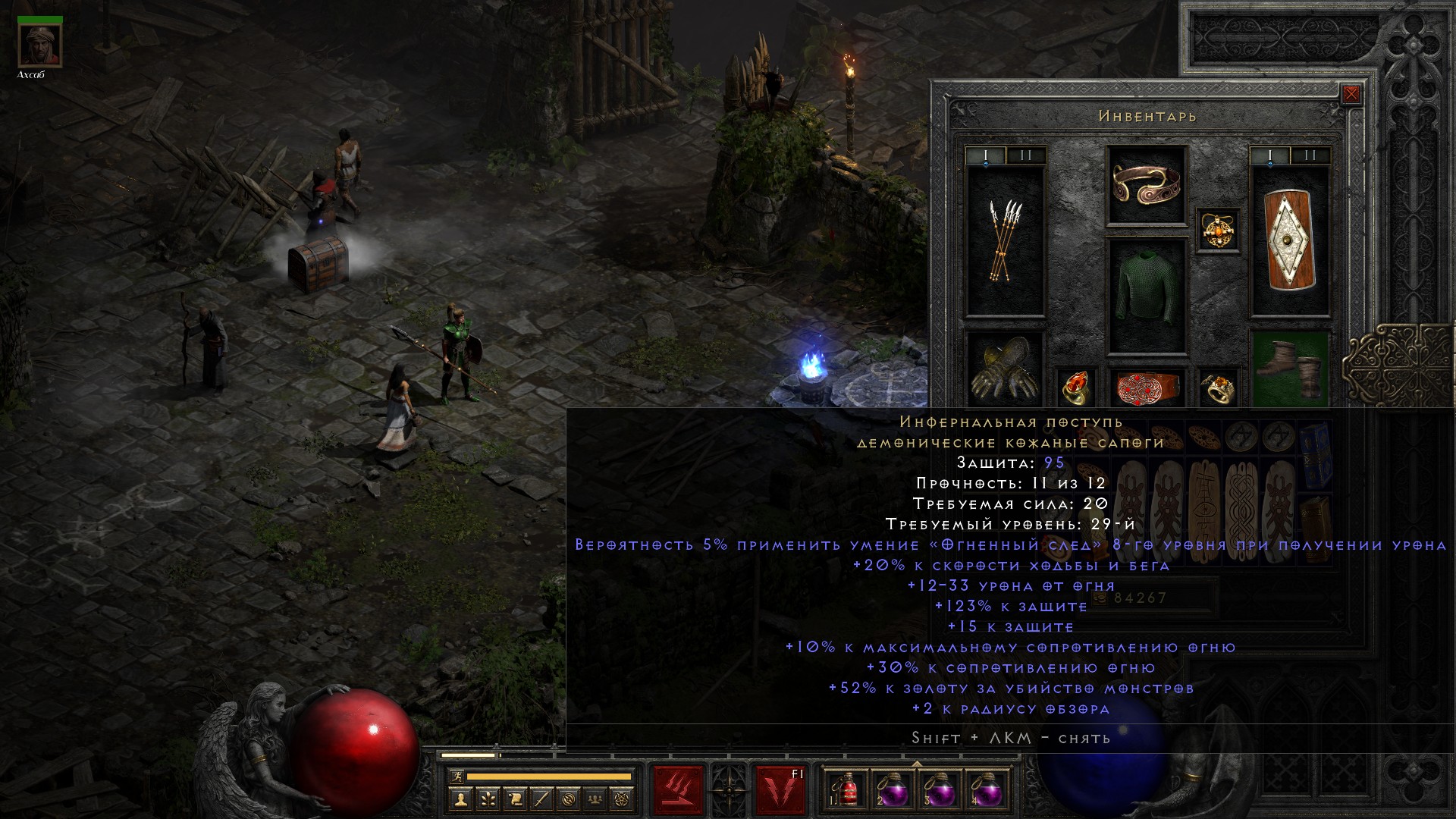Click the equipped gauntlets in the glove slot
This screenshot has height=819, width=1456.
pos(1005,368)
